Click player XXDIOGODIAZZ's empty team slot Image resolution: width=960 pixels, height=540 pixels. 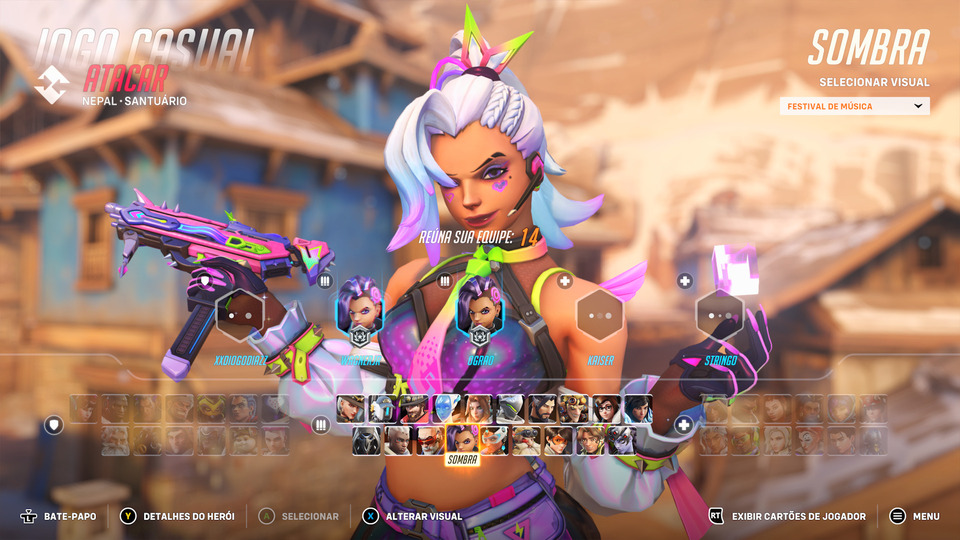tap(240, 314)
